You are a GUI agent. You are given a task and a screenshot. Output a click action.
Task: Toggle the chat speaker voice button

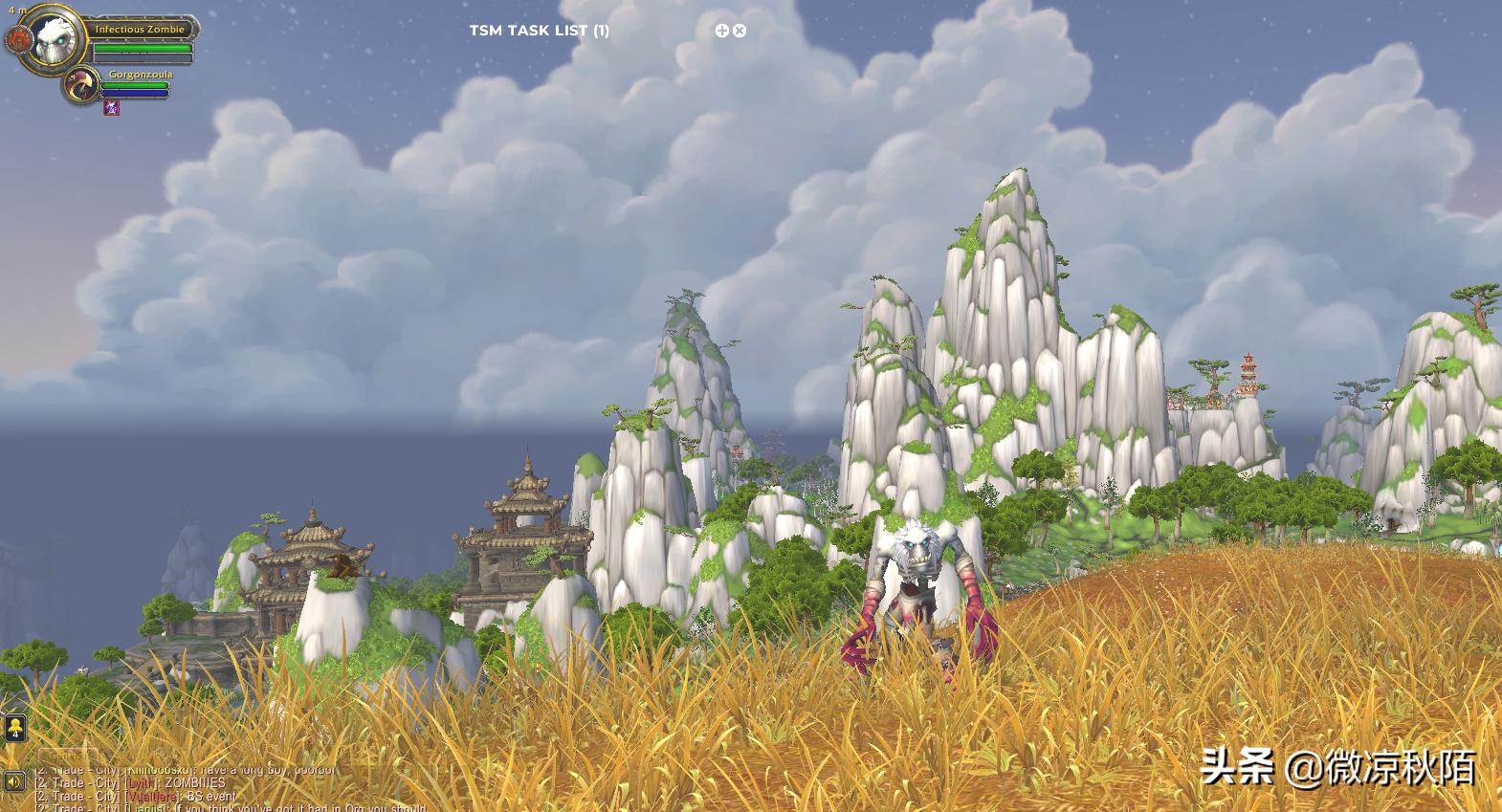[x=14, y=782]
